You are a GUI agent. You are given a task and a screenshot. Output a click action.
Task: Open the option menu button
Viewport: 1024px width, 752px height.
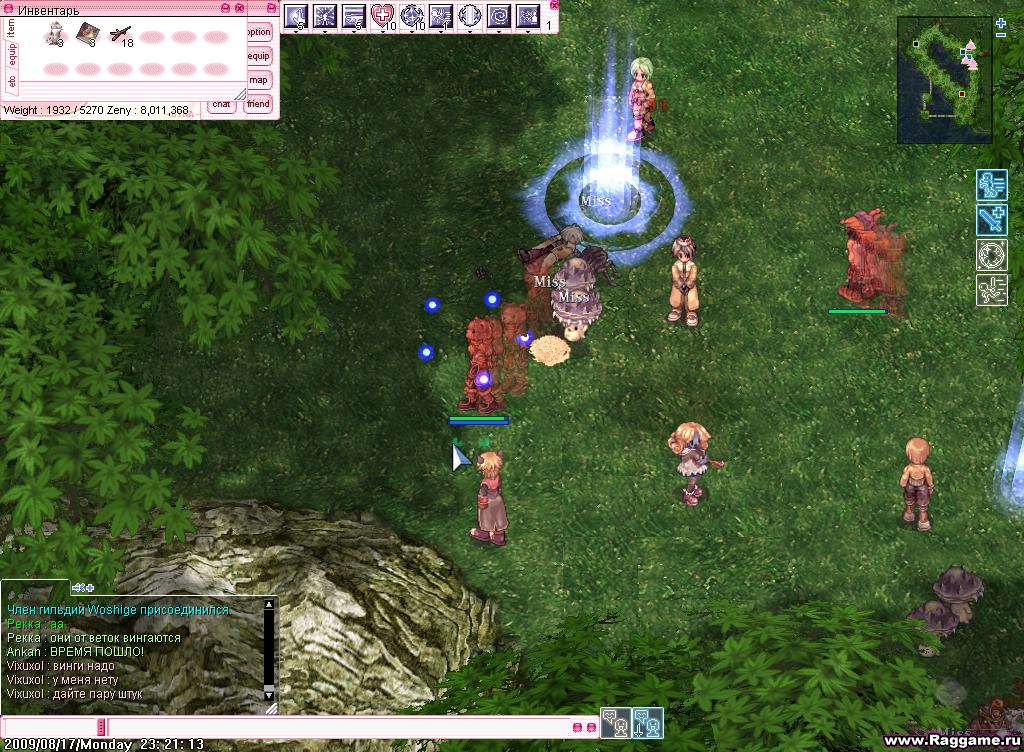258,32
